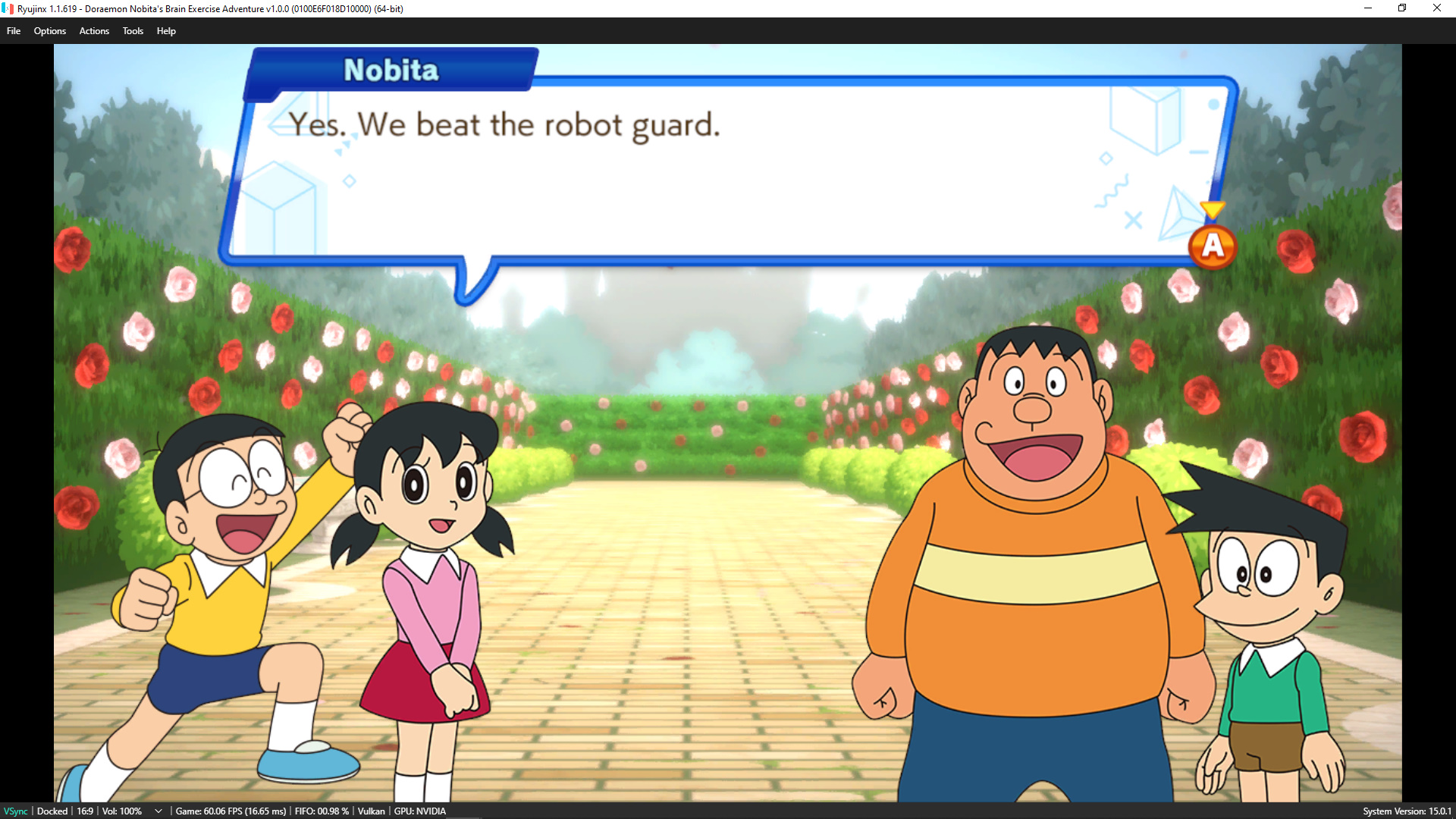Open the volume dropdown chevron
Image resolution: width=1456 pixels, height=819 pixels.
pyautogui.click(x=158, y=811)
